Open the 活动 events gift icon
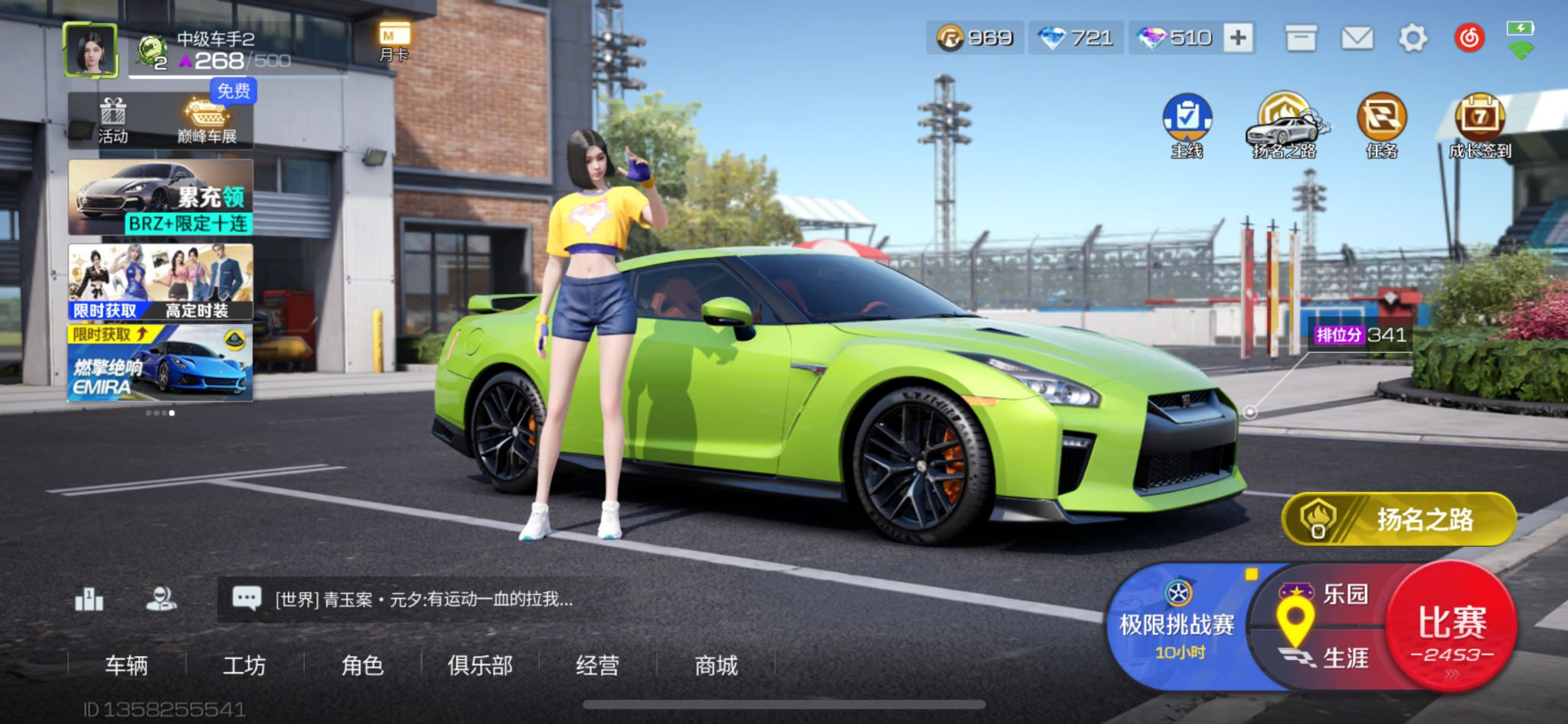Viewport: 1568px width, 724px height. tap(113, 121)
